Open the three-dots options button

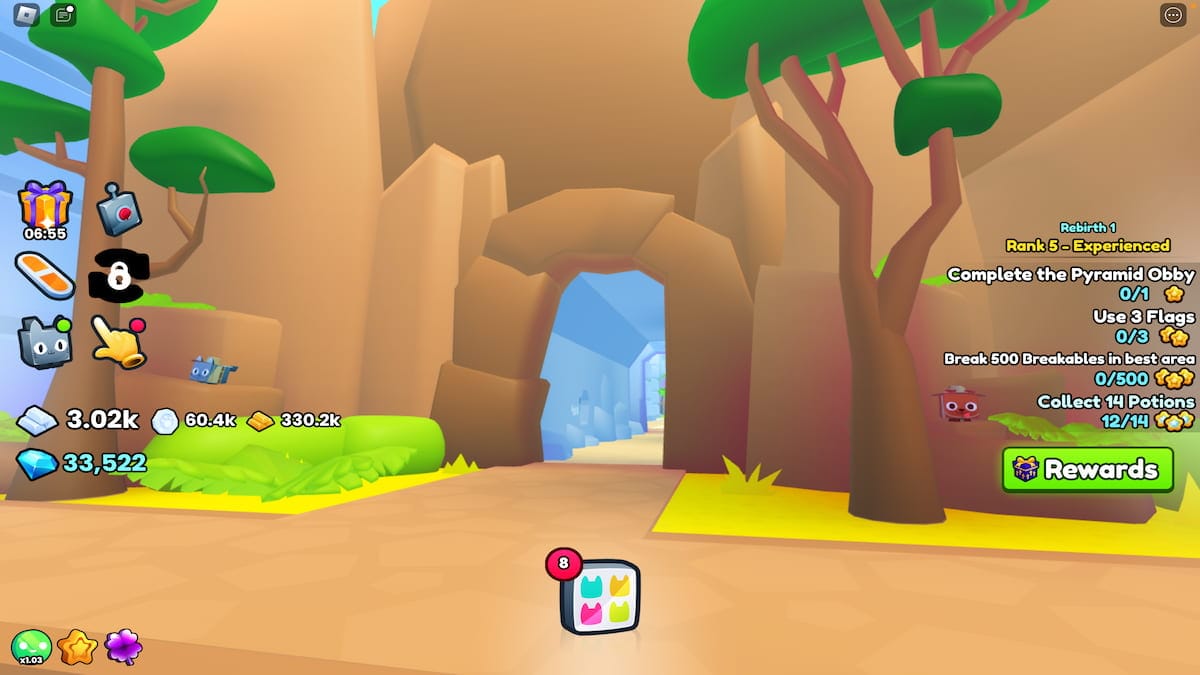click(1172, 15)
